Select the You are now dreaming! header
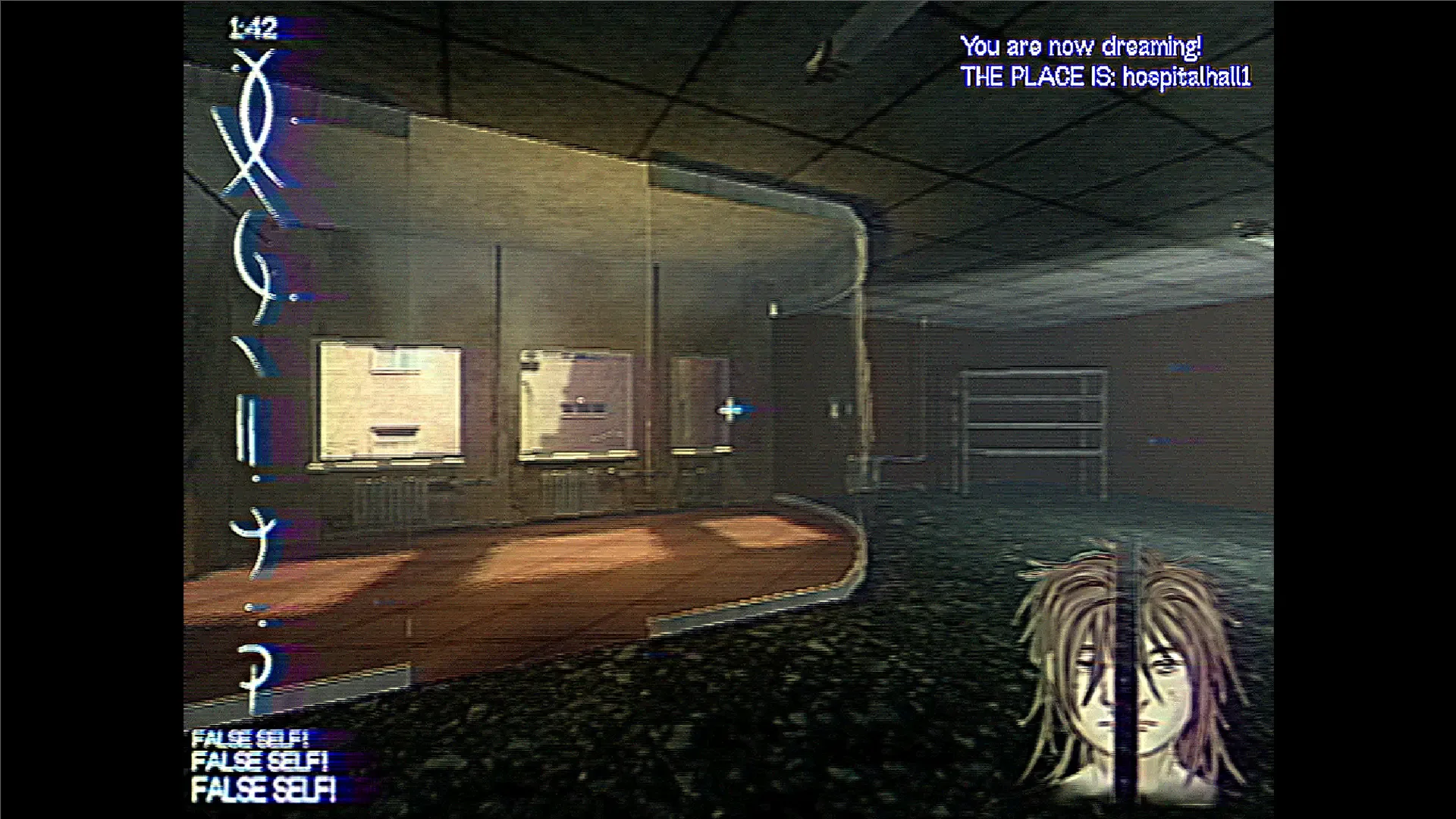The height and width of the screenshot is (819, 1456). (x=1083, y=45)
